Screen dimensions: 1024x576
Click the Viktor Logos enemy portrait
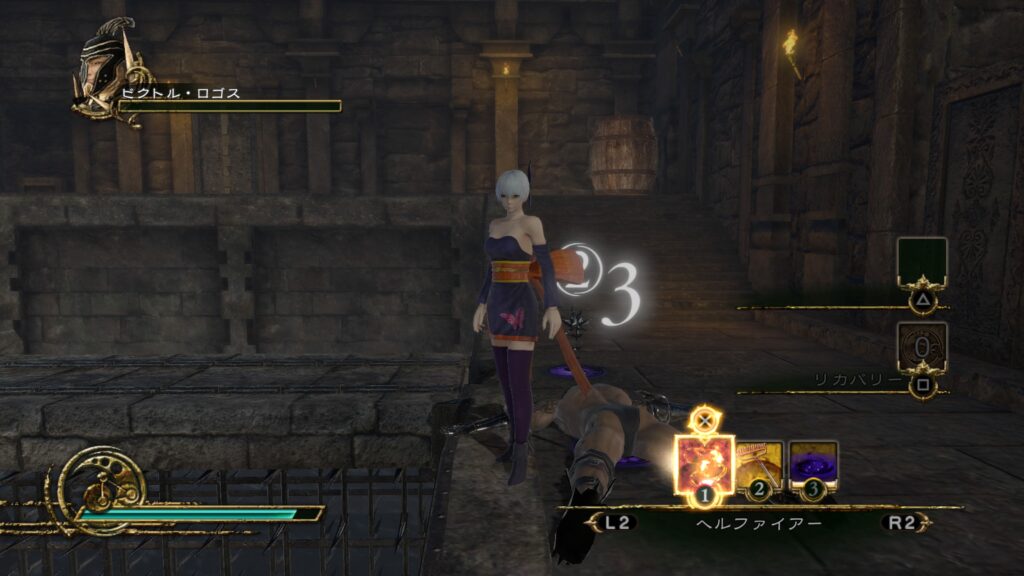[109, 71]
